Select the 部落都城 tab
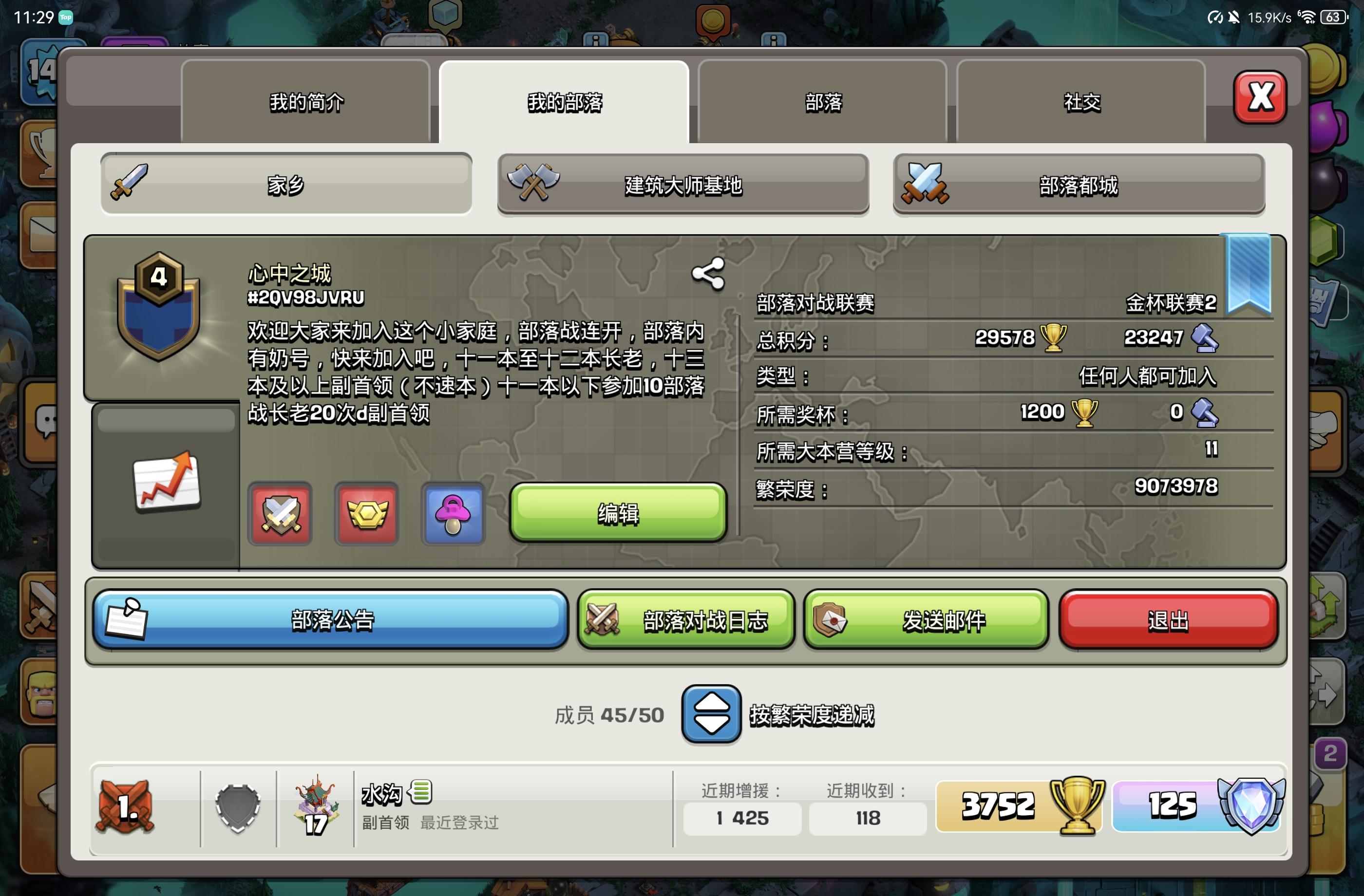Viewport: 1364px width, 896px height. click(1078, 185)
